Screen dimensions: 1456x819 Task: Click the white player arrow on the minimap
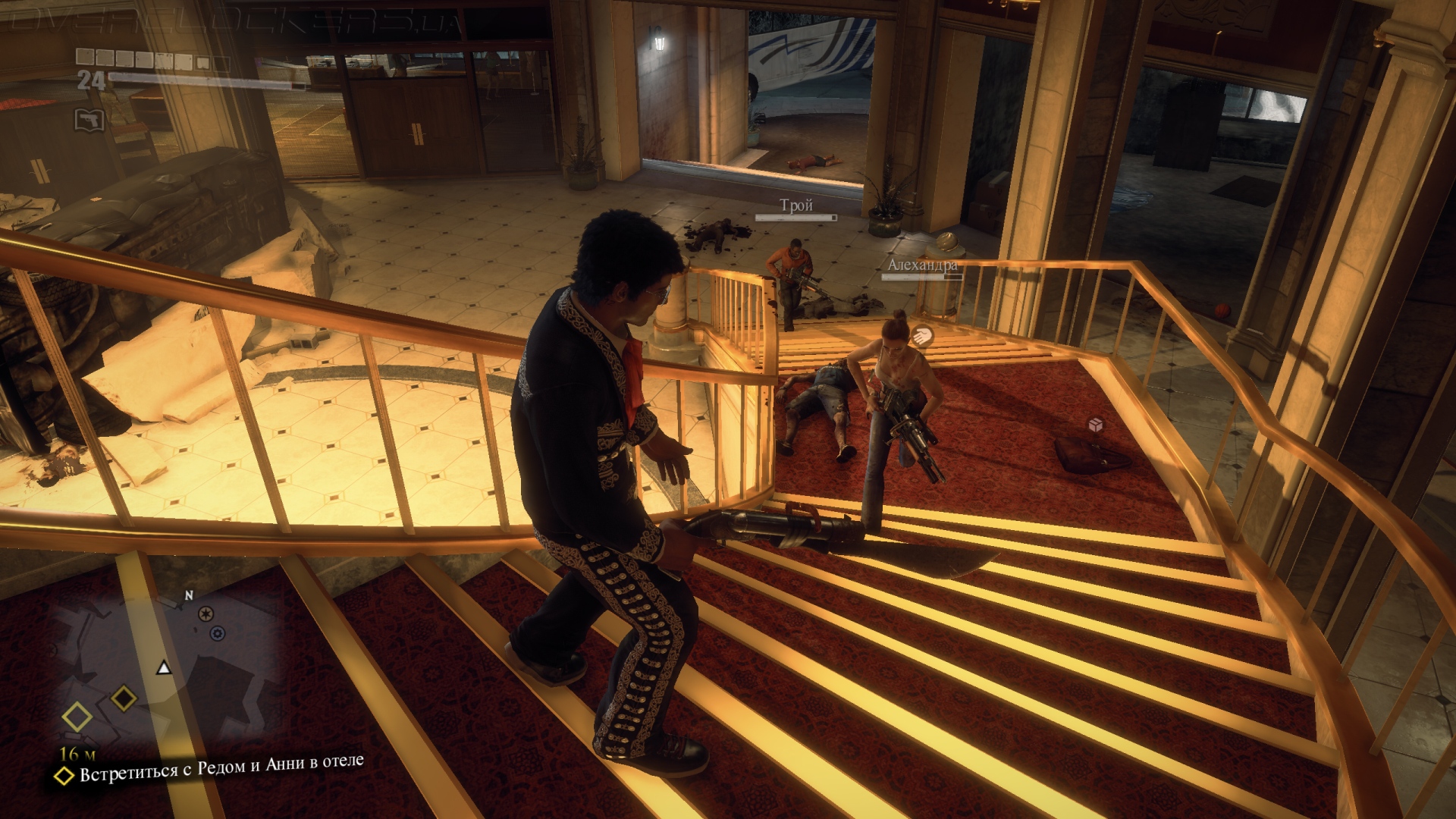click(164, 667)
